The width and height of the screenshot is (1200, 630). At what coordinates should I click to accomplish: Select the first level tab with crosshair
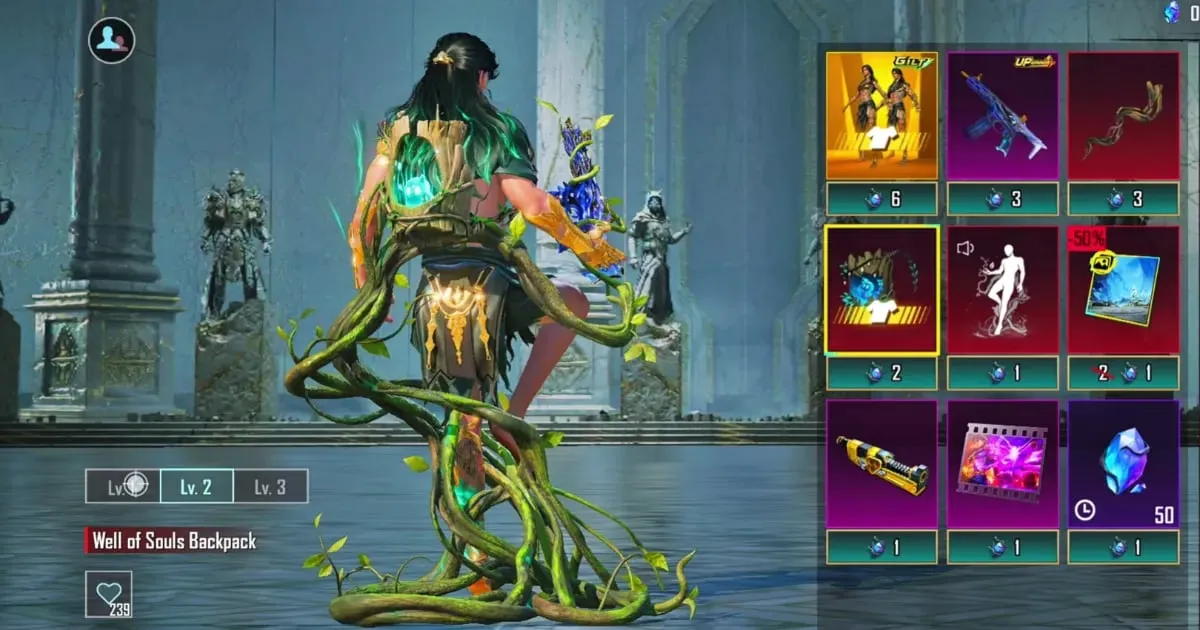click(x=123, y=487)
